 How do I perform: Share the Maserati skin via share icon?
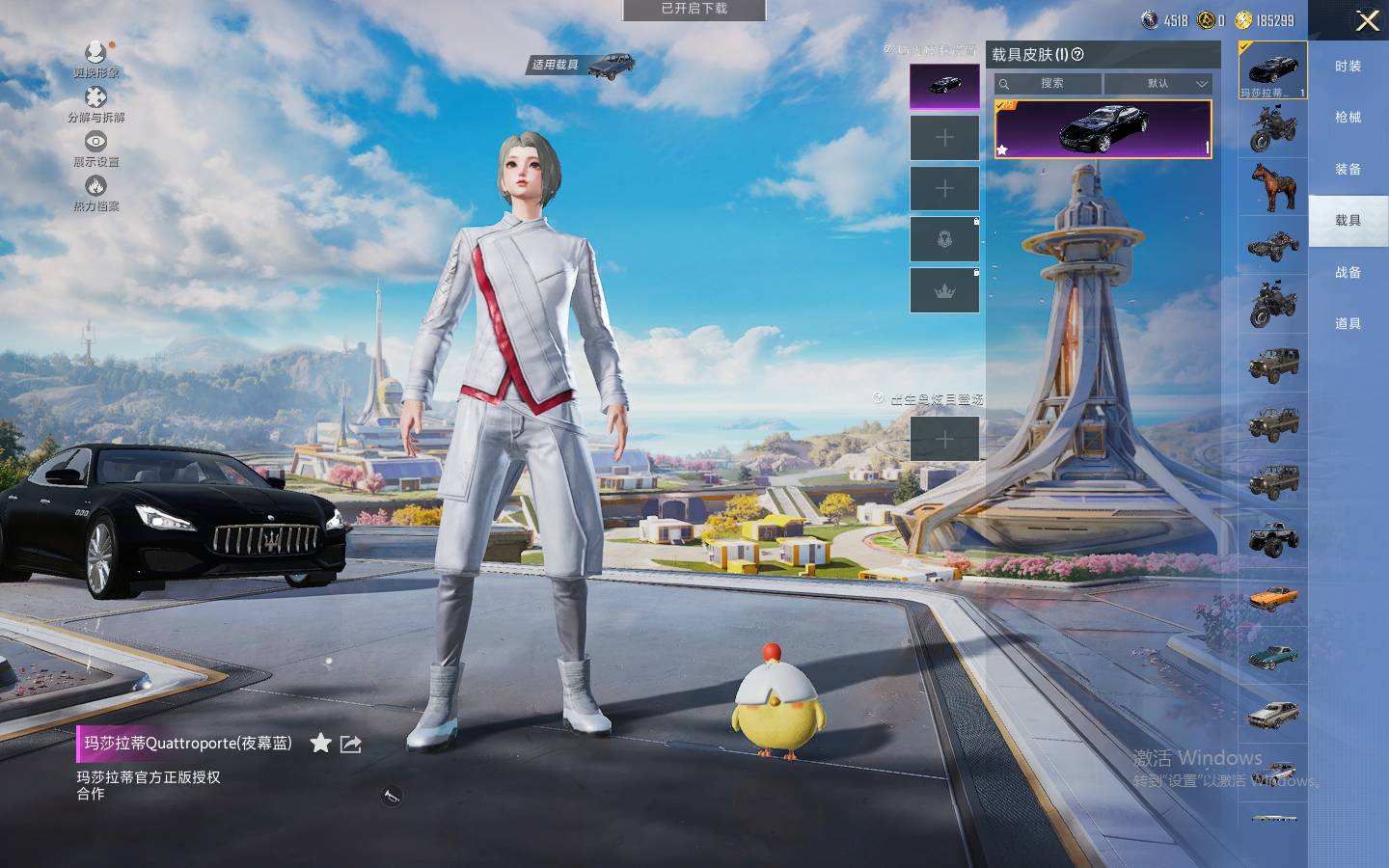coord(351,744)
